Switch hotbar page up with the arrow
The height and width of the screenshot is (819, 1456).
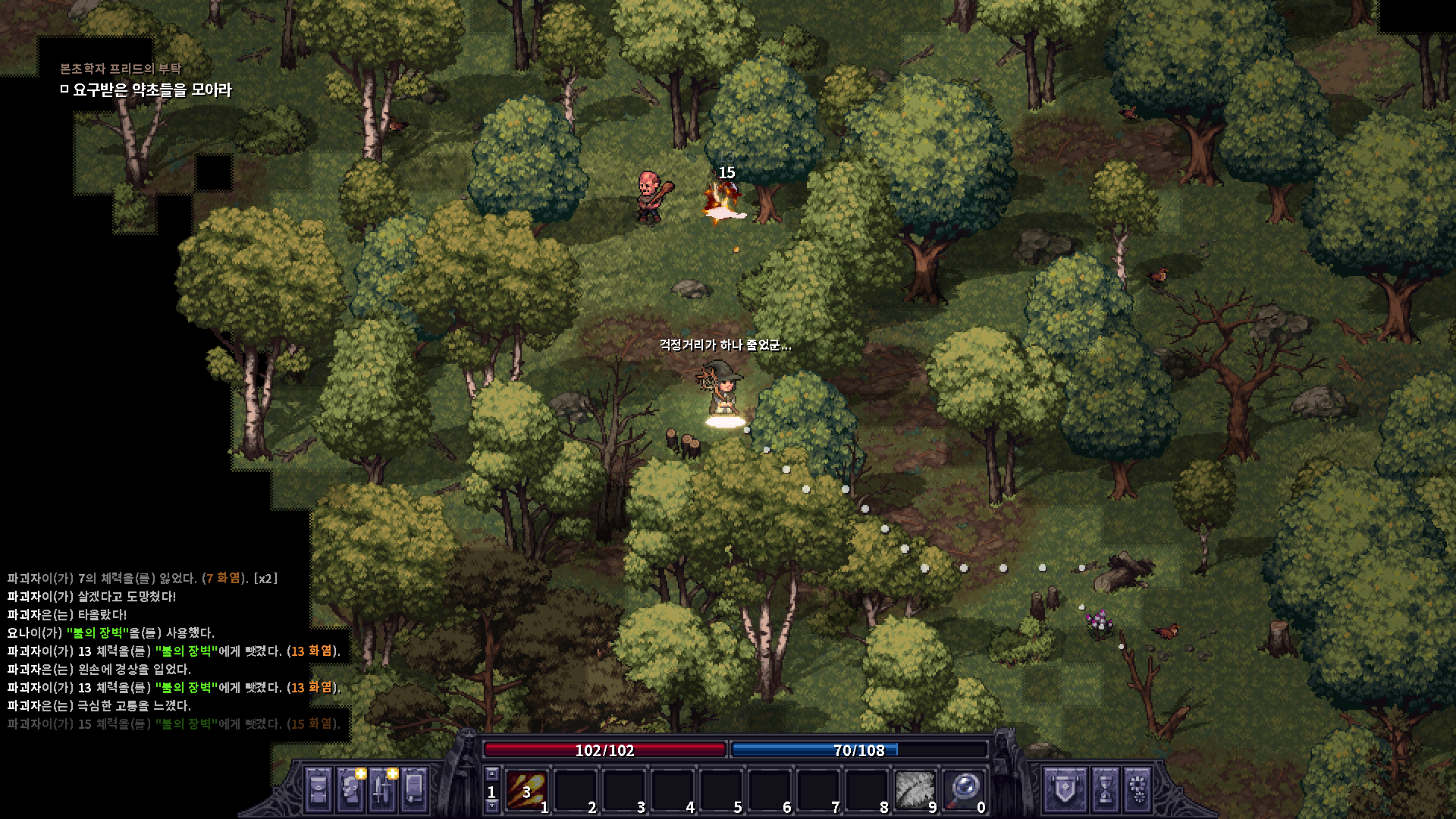pos(491,774)
